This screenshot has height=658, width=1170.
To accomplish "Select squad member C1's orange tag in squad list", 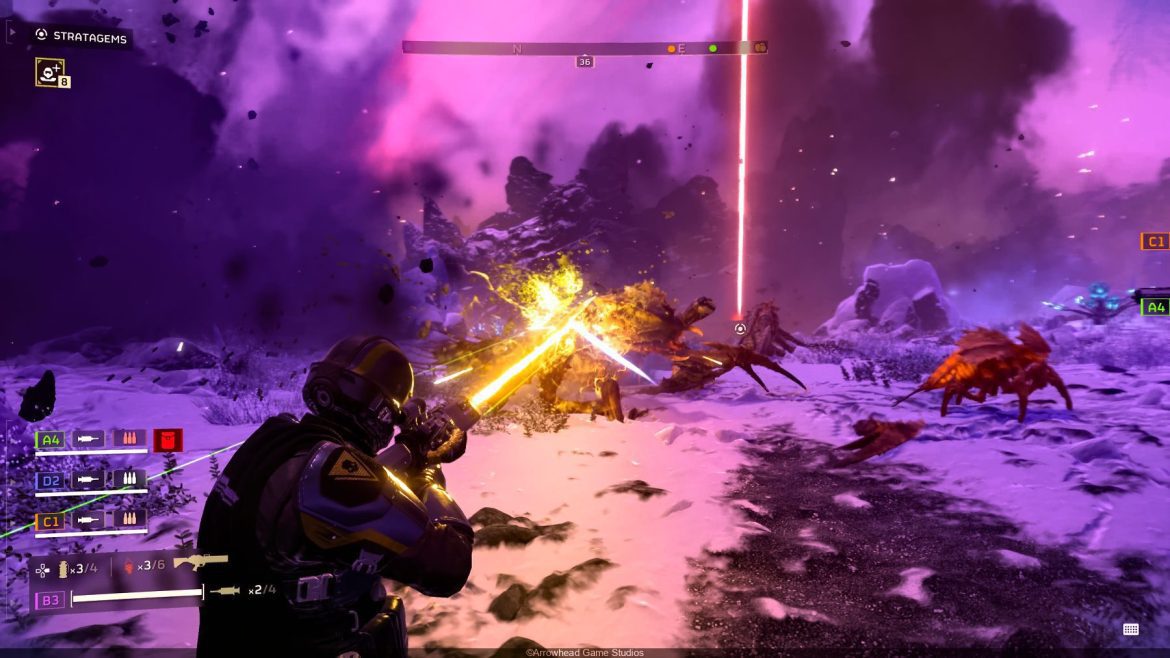I will (x=49, y=520).
